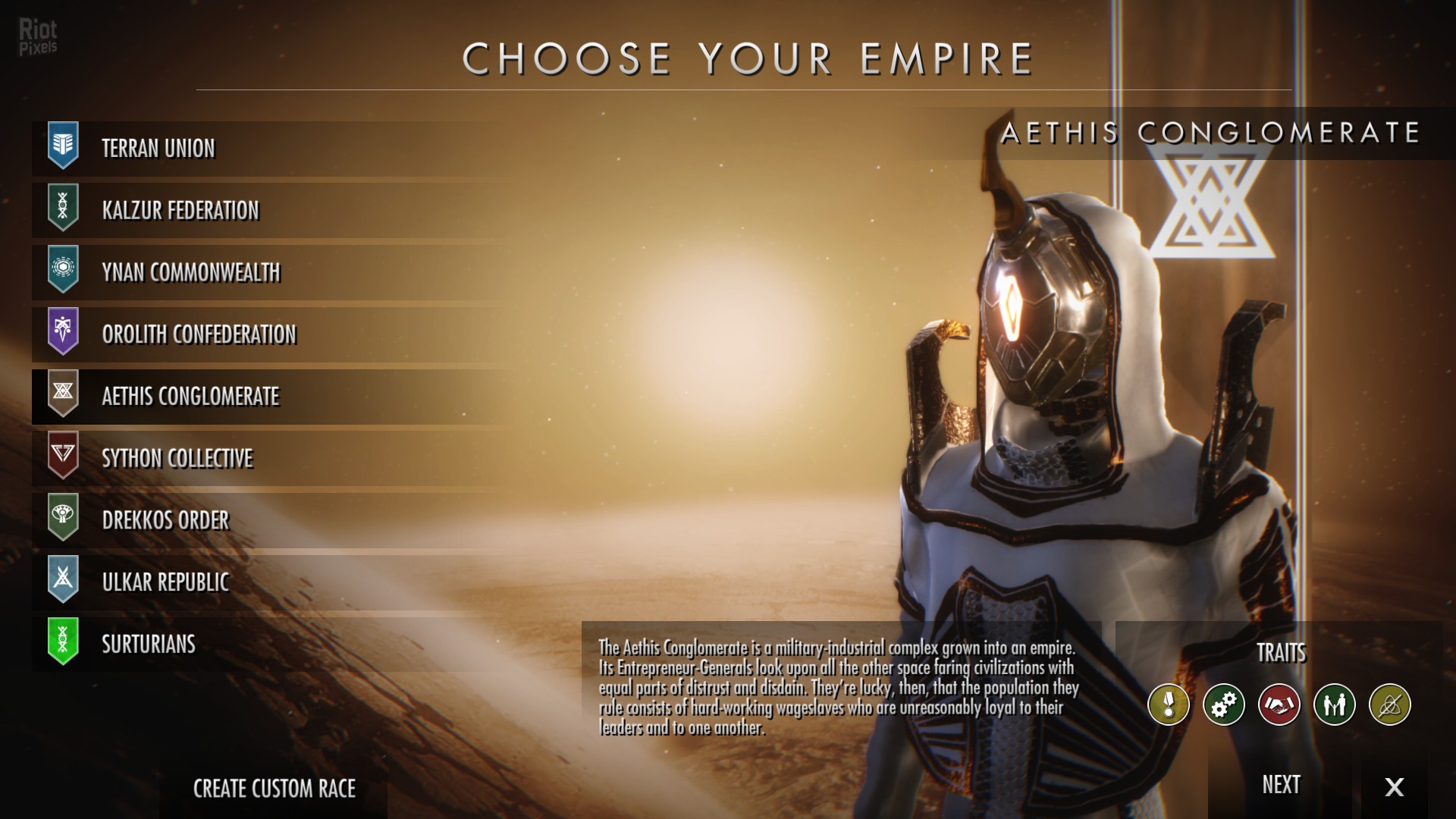The image size is (1456, 819).
Task: Inspect the crossed-out knot trait icon
Action: [1390, 704]
